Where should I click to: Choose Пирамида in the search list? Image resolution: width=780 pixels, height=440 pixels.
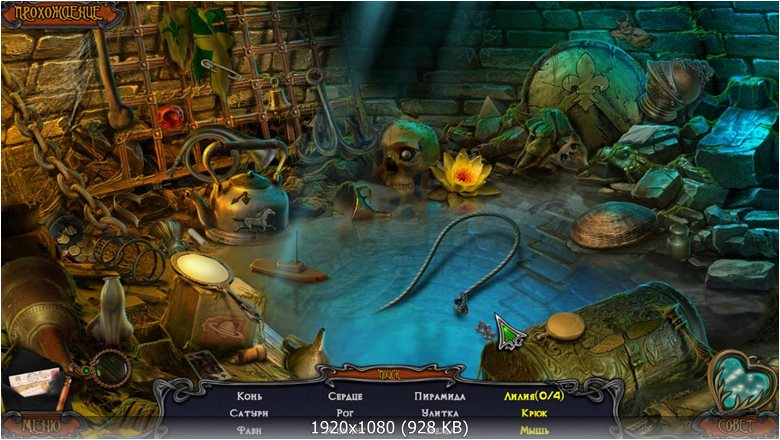pyautogui.click(x=440, y=396)
